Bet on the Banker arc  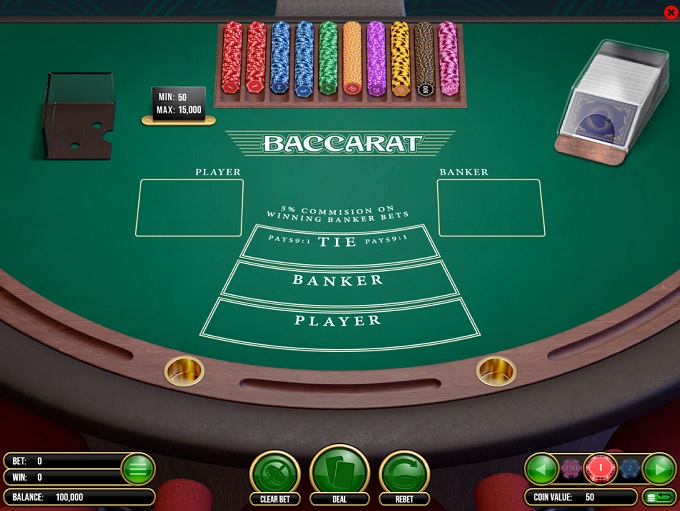pos(338,281)
